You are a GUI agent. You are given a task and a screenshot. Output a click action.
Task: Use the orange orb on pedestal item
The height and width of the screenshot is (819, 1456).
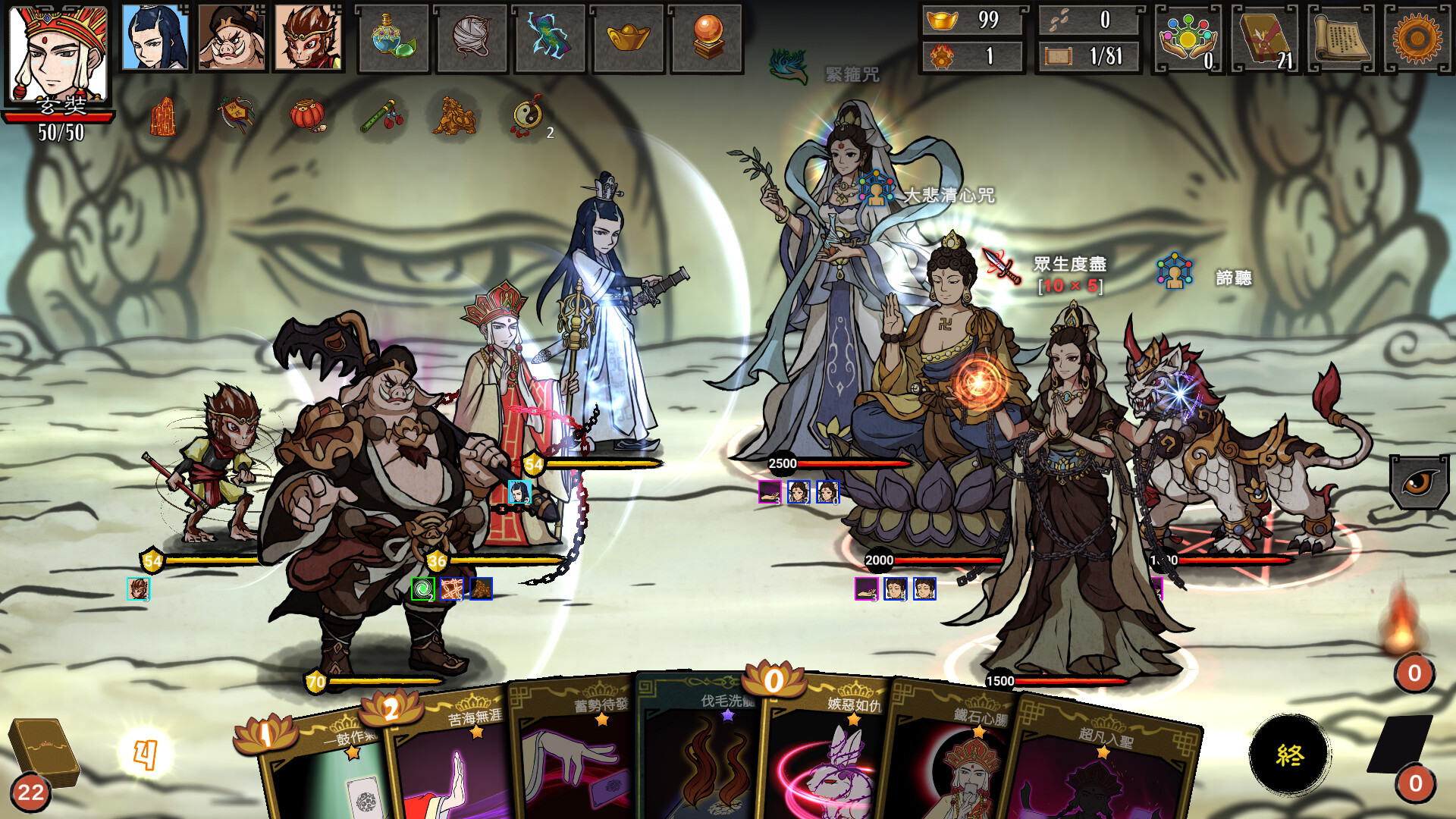click(x=706, y=37)
